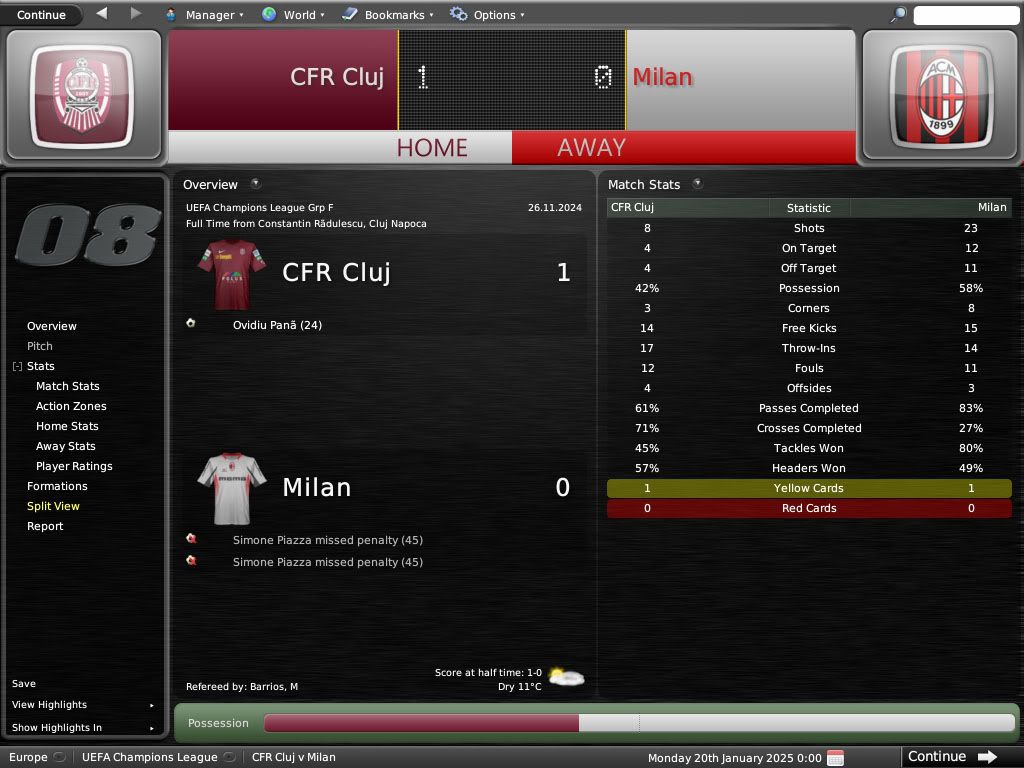Open the Options menu
The height and width of the screenshot is (768, 1024).
487,15
